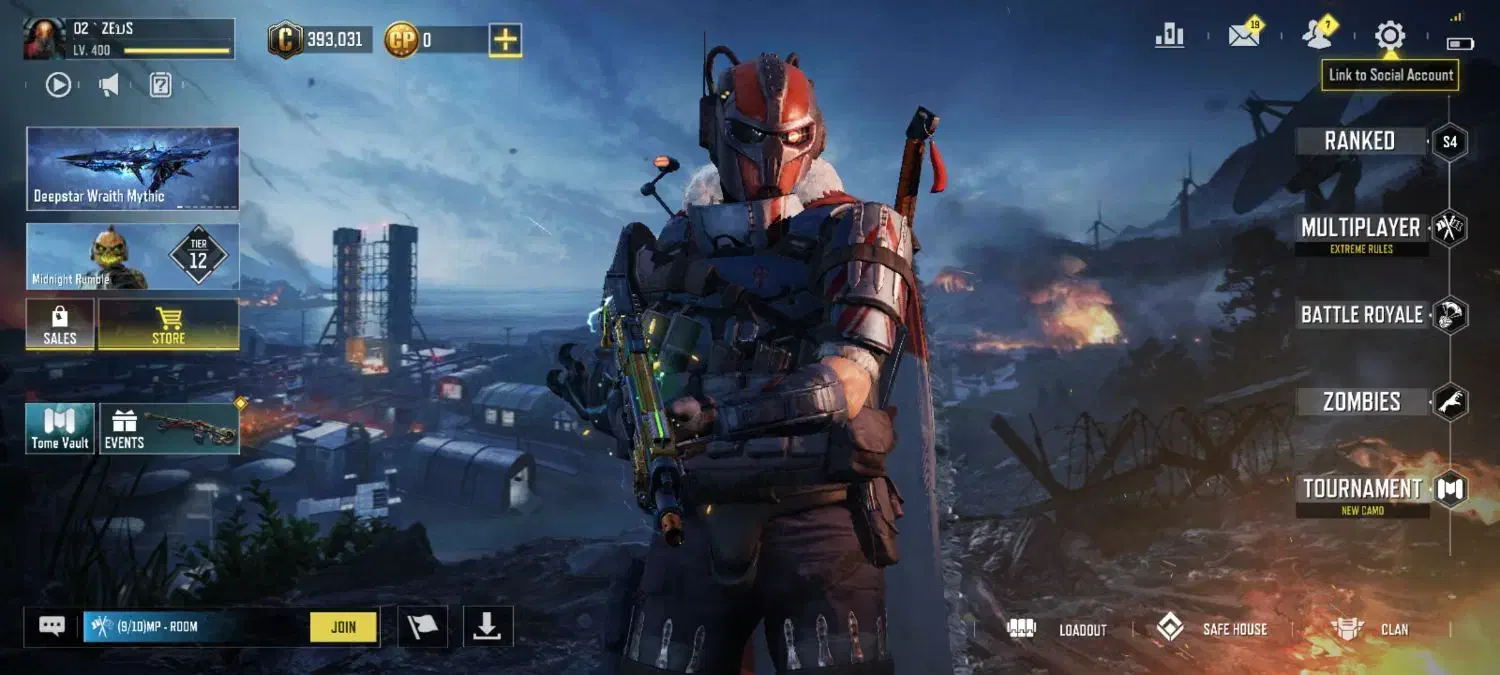This screenshot has height=675, width=1500.
Task: Open the download manager icon
Action: pyautogui.click(x=487, y=627)
